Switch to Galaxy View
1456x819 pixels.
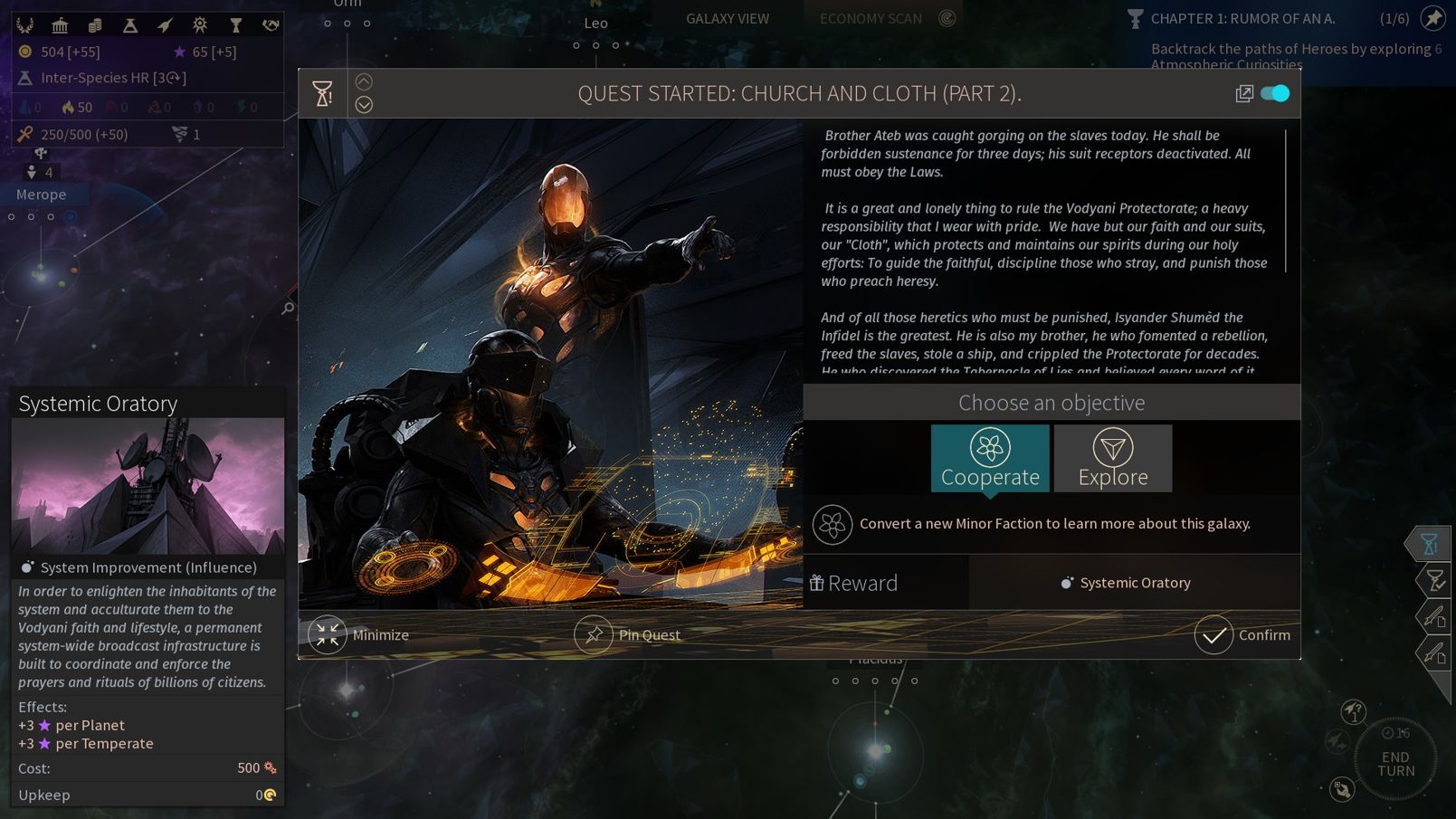click(x=728, y=18)
